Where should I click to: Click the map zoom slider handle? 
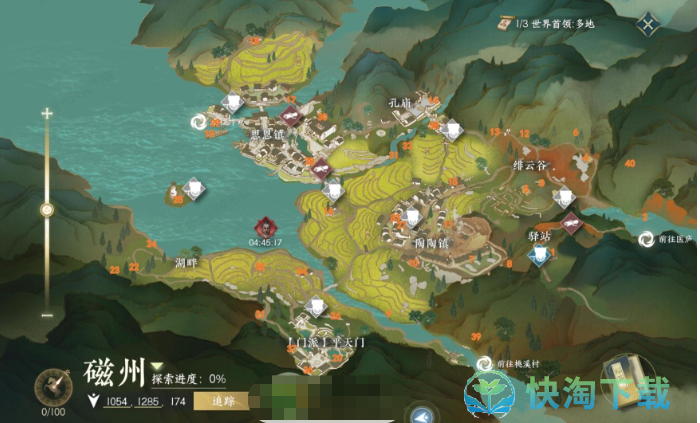tap(46, 209)
